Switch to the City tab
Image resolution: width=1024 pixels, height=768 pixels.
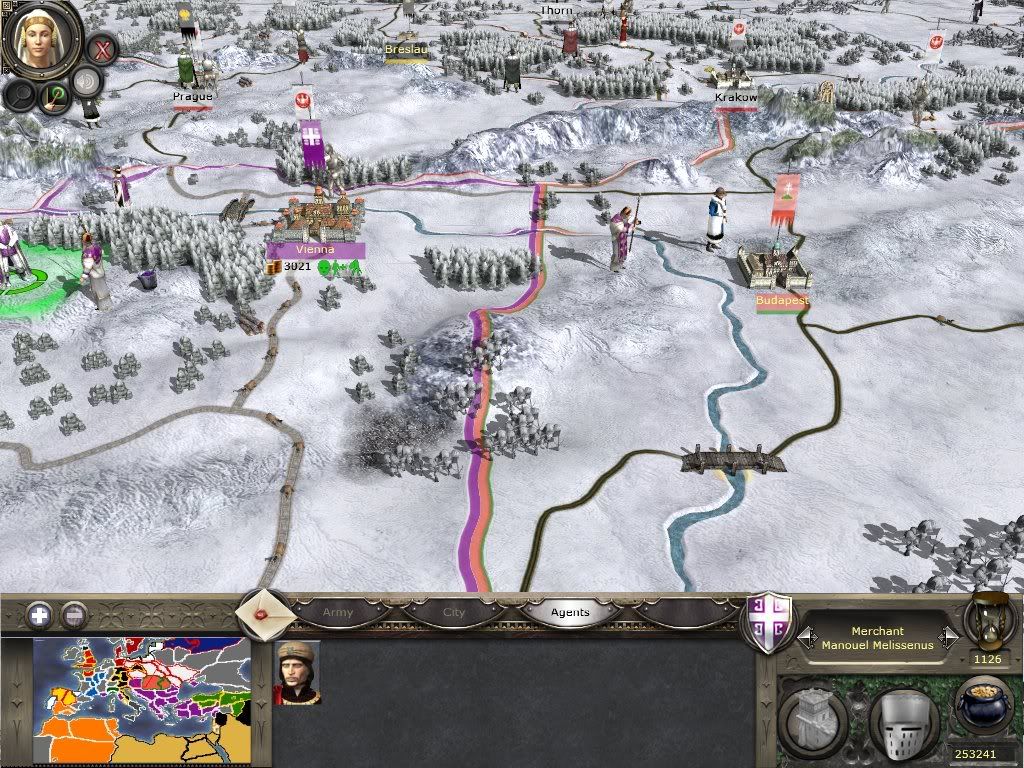point(454,612)
